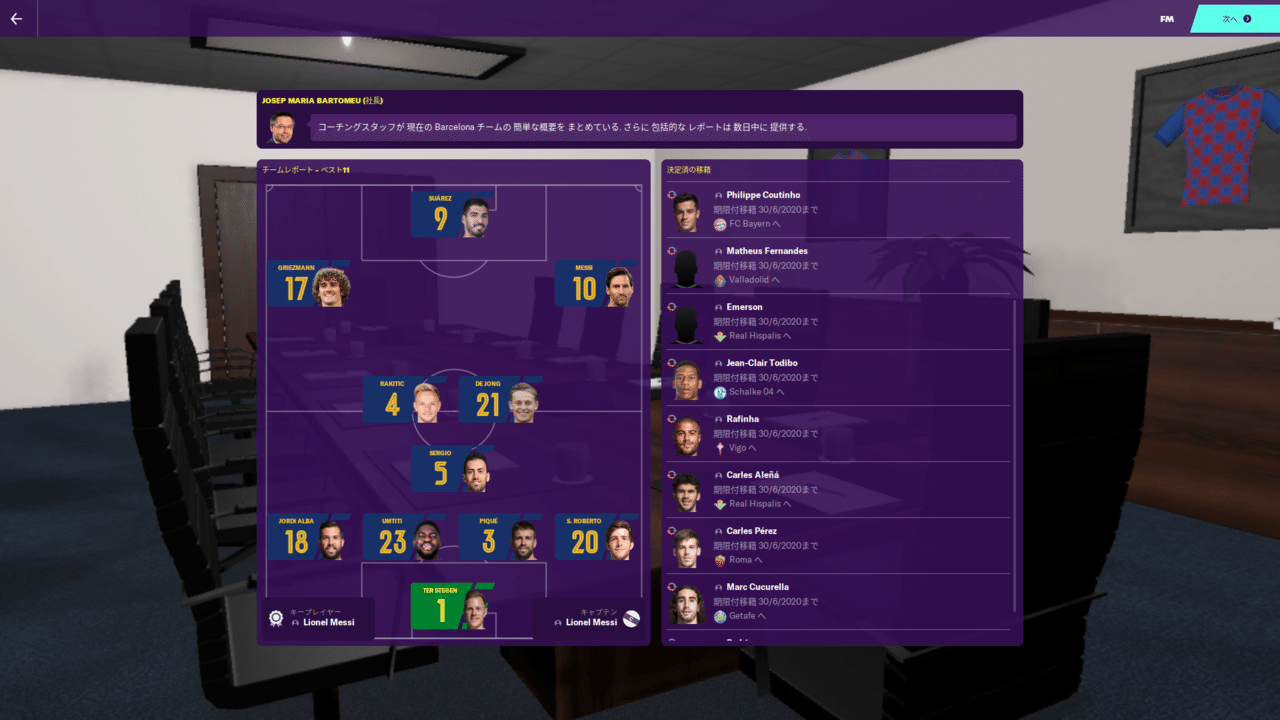Screen dimensions: 1280x720
Task: Select Griezmann number 17 card
Action: [309, 284]
